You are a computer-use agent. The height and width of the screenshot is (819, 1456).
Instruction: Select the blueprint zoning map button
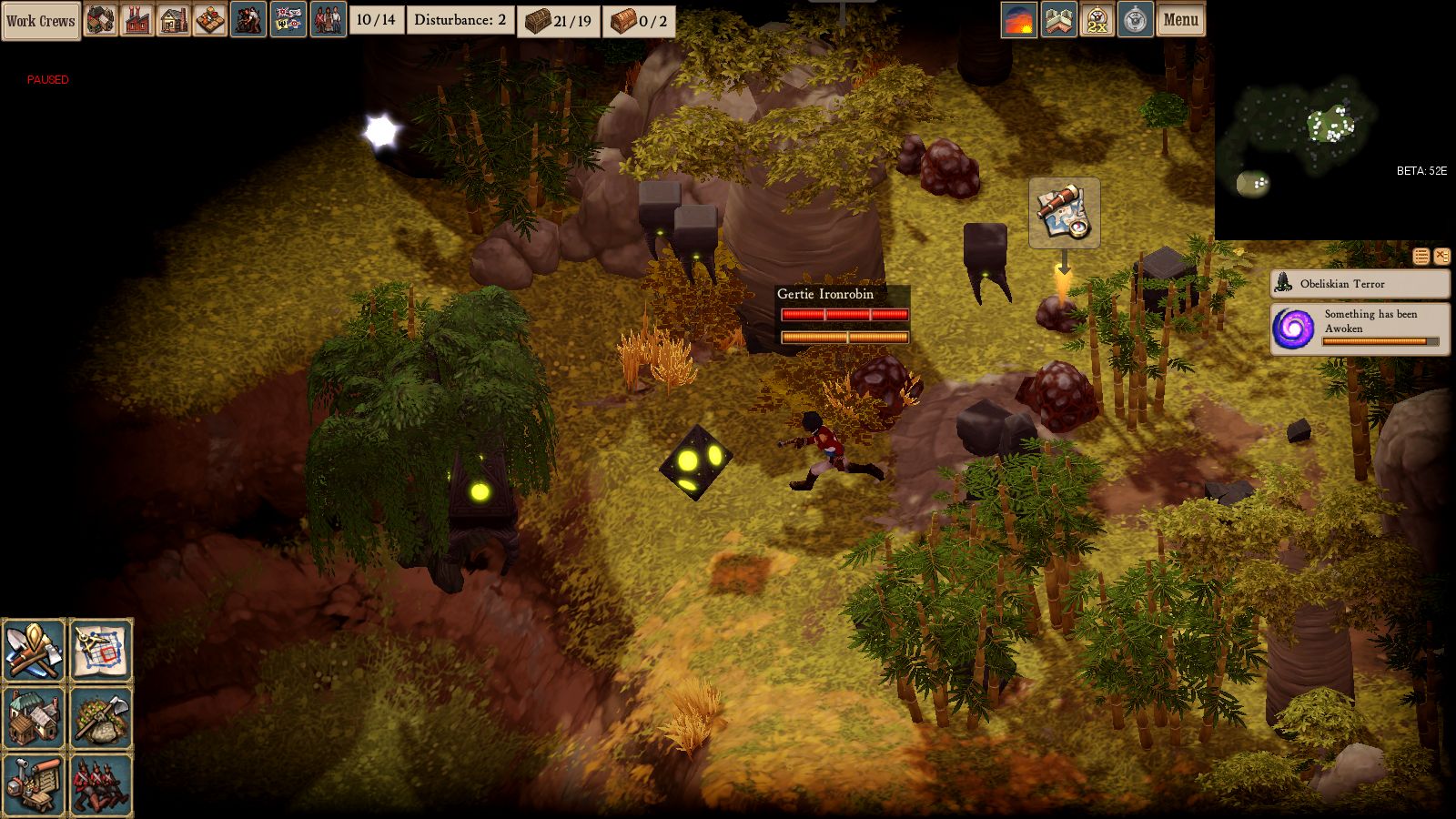[101, 650]
